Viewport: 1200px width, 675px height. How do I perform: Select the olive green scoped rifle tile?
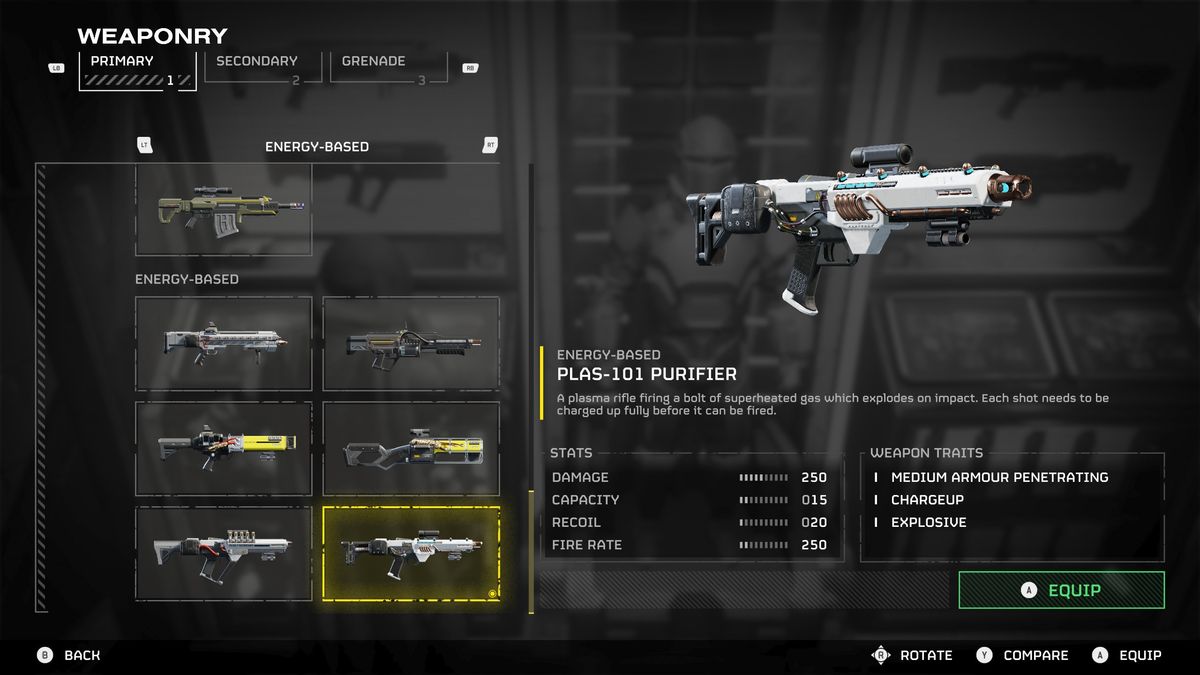tap(224, 209)
